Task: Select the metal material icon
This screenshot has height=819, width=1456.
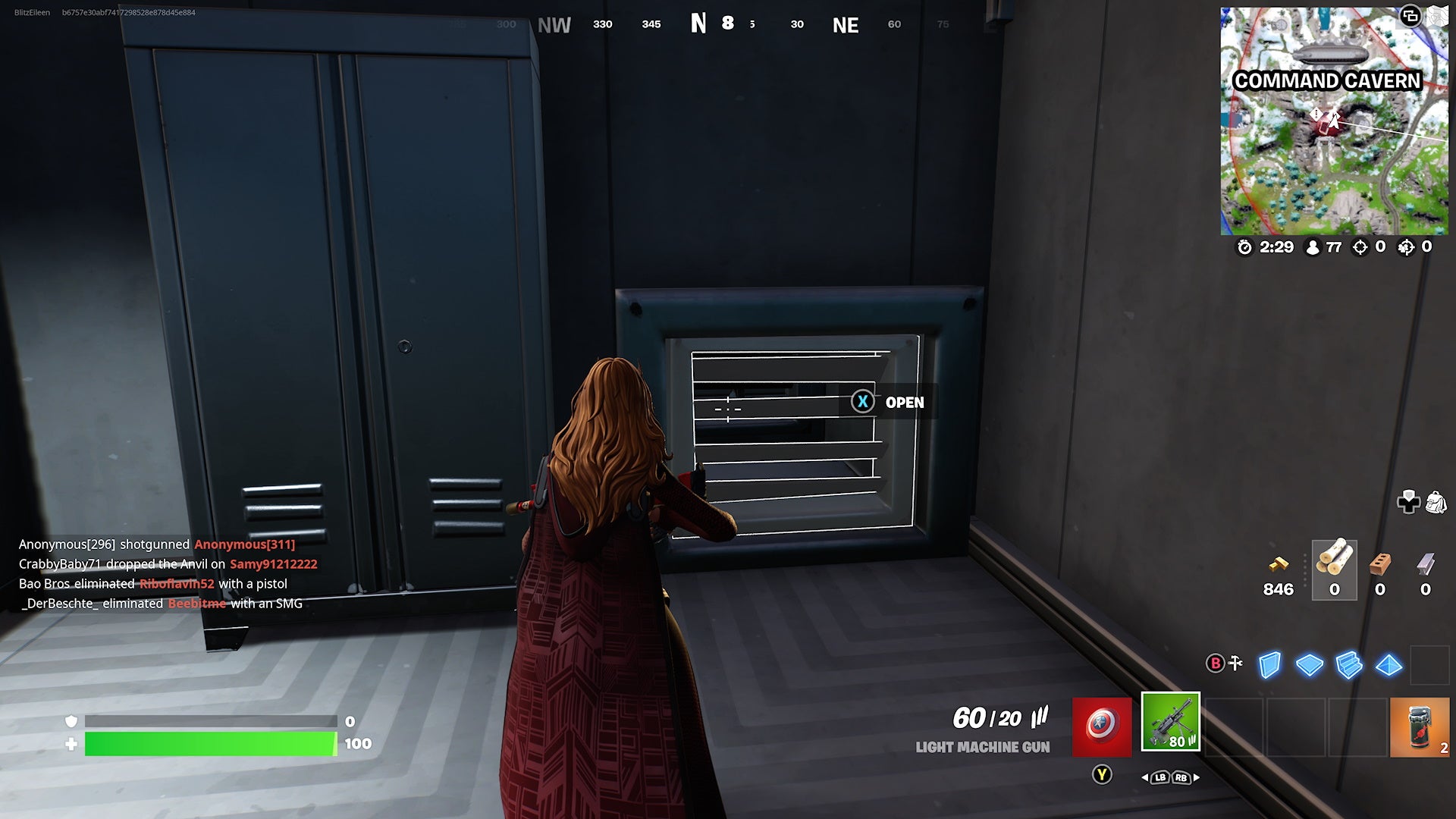Action: click(x=1426, y=564)
